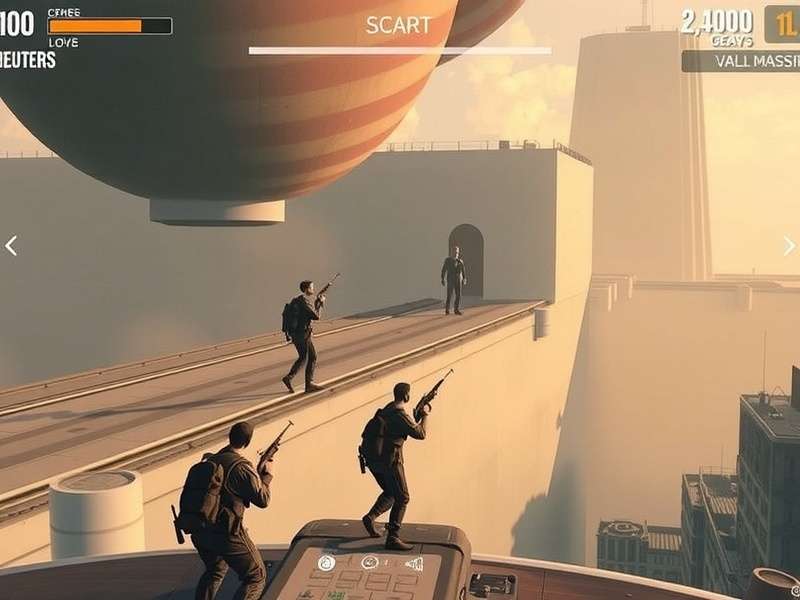
Task: Click the right arrow at screen edge
Action: (x=789, y=246)
